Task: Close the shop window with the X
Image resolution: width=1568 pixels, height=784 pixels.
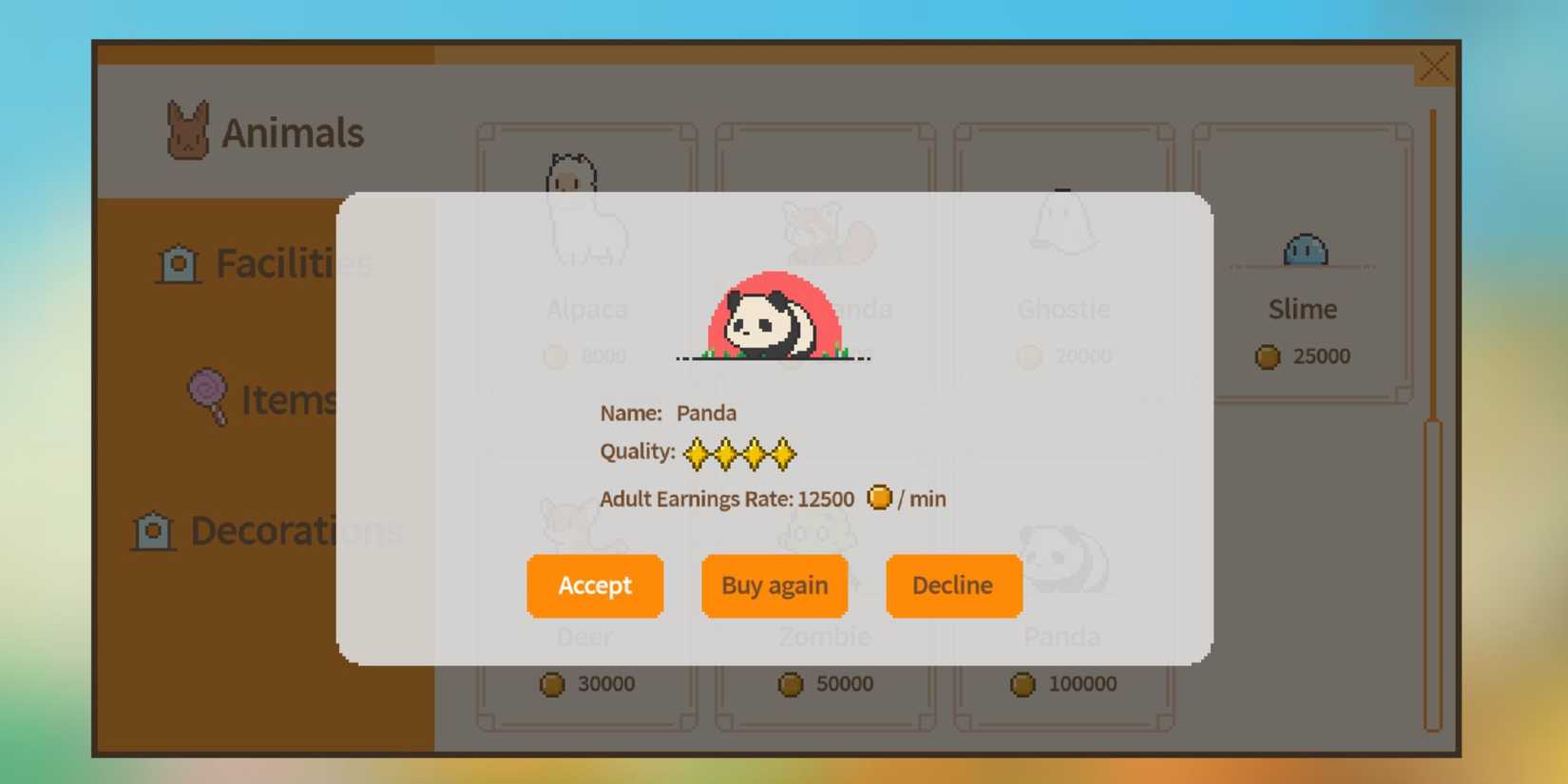Action: 1433,67
